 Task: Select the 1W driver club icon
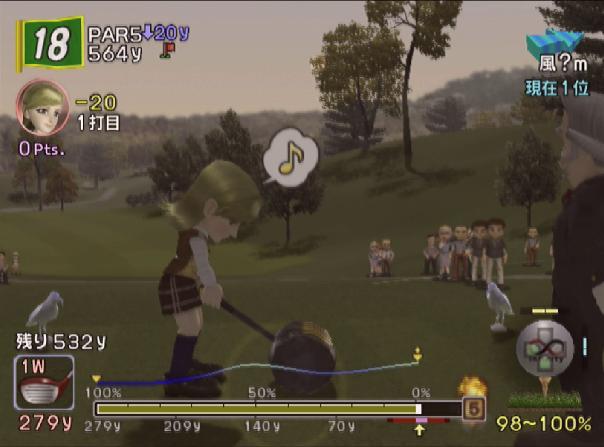[44, 382]
